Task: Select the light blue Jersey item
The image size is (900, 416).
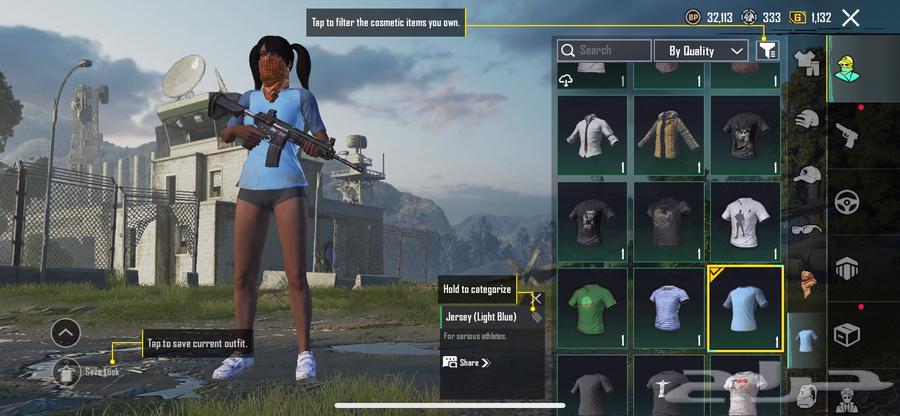Action: [x=744, y=308]
